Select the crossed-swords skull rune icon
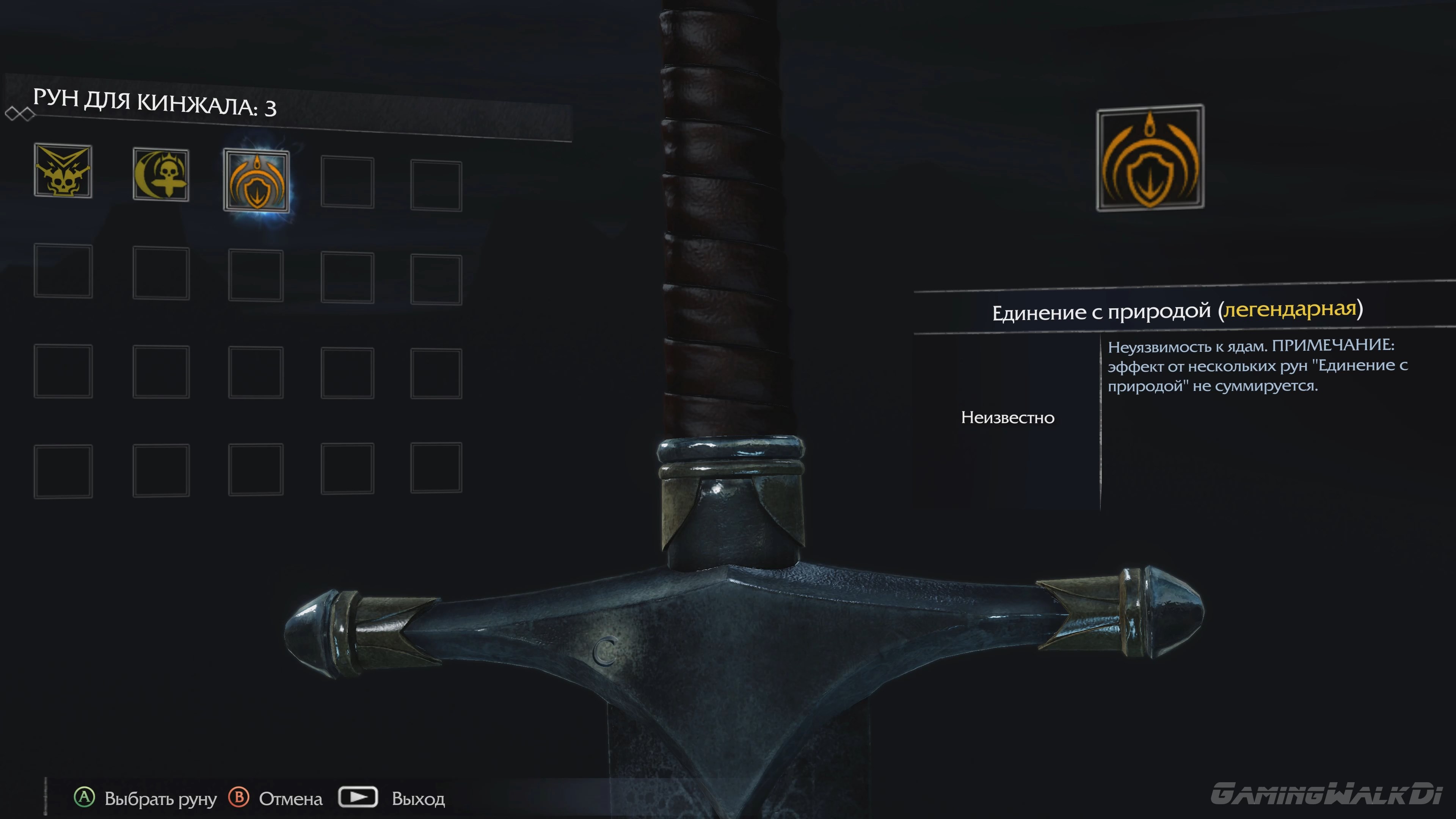This screenshot has height=819, width=1456. click(63, 174)
